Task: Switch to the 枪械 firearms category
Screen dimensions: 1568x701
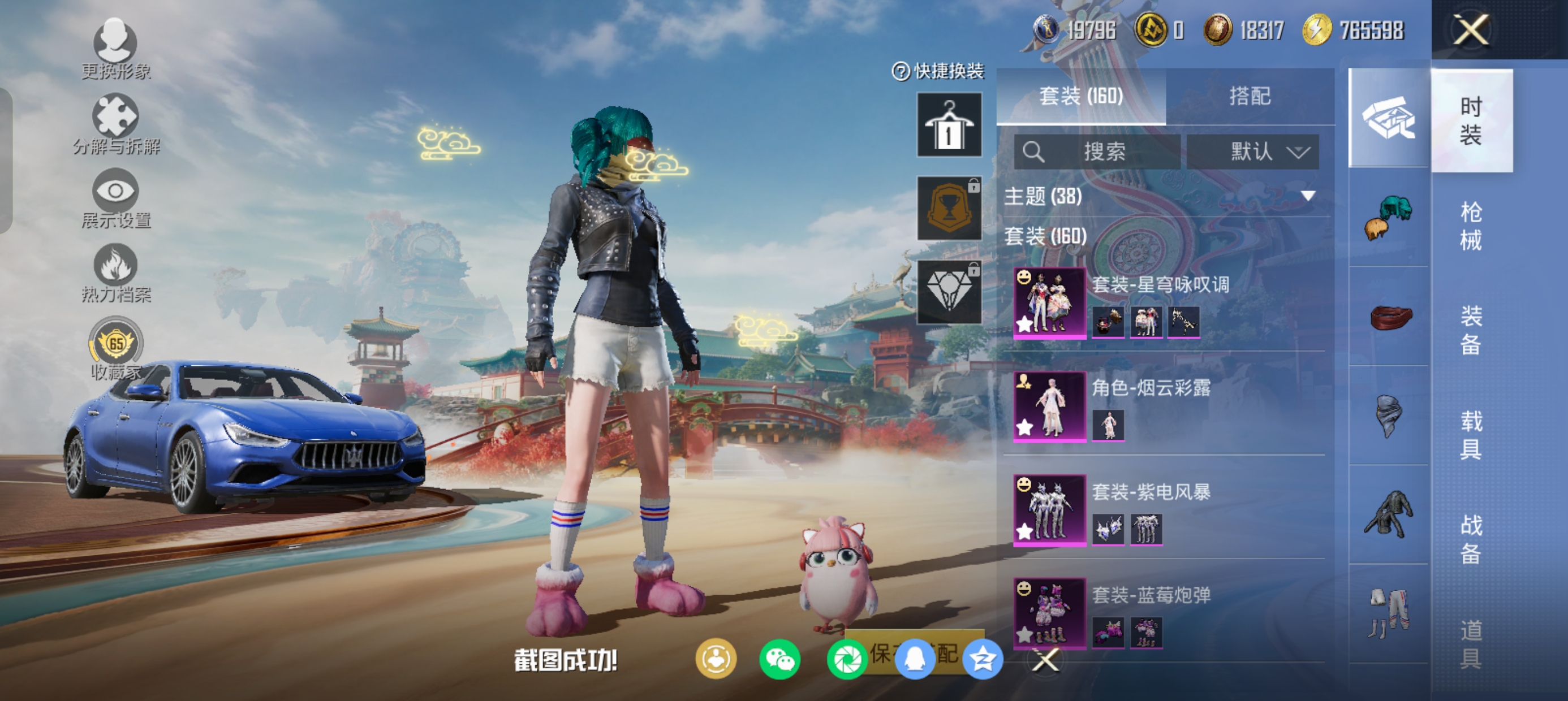Action: pos(1471,226)
